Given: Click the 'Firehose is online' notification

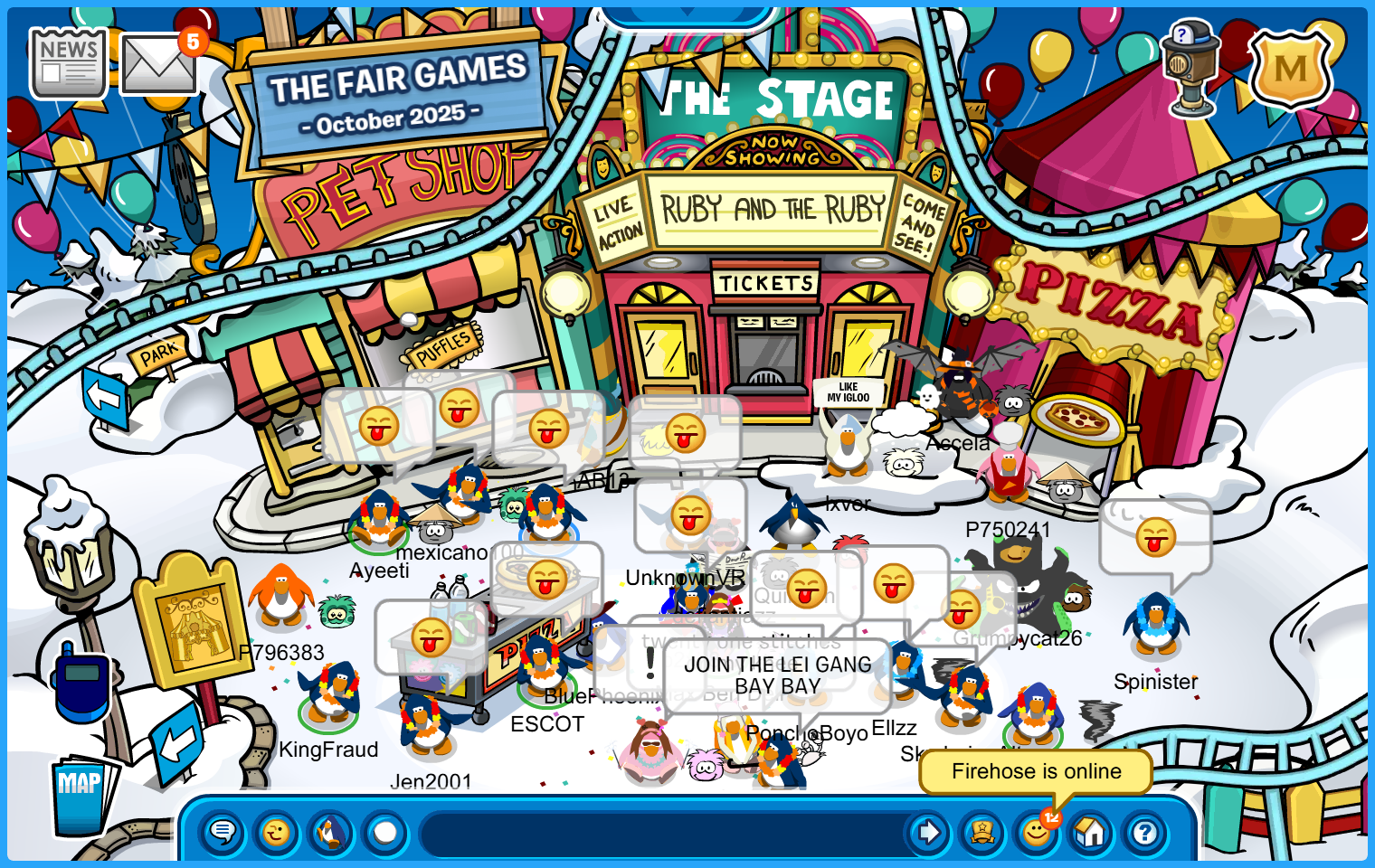Looking at the screenshot, I should 1036,771.
